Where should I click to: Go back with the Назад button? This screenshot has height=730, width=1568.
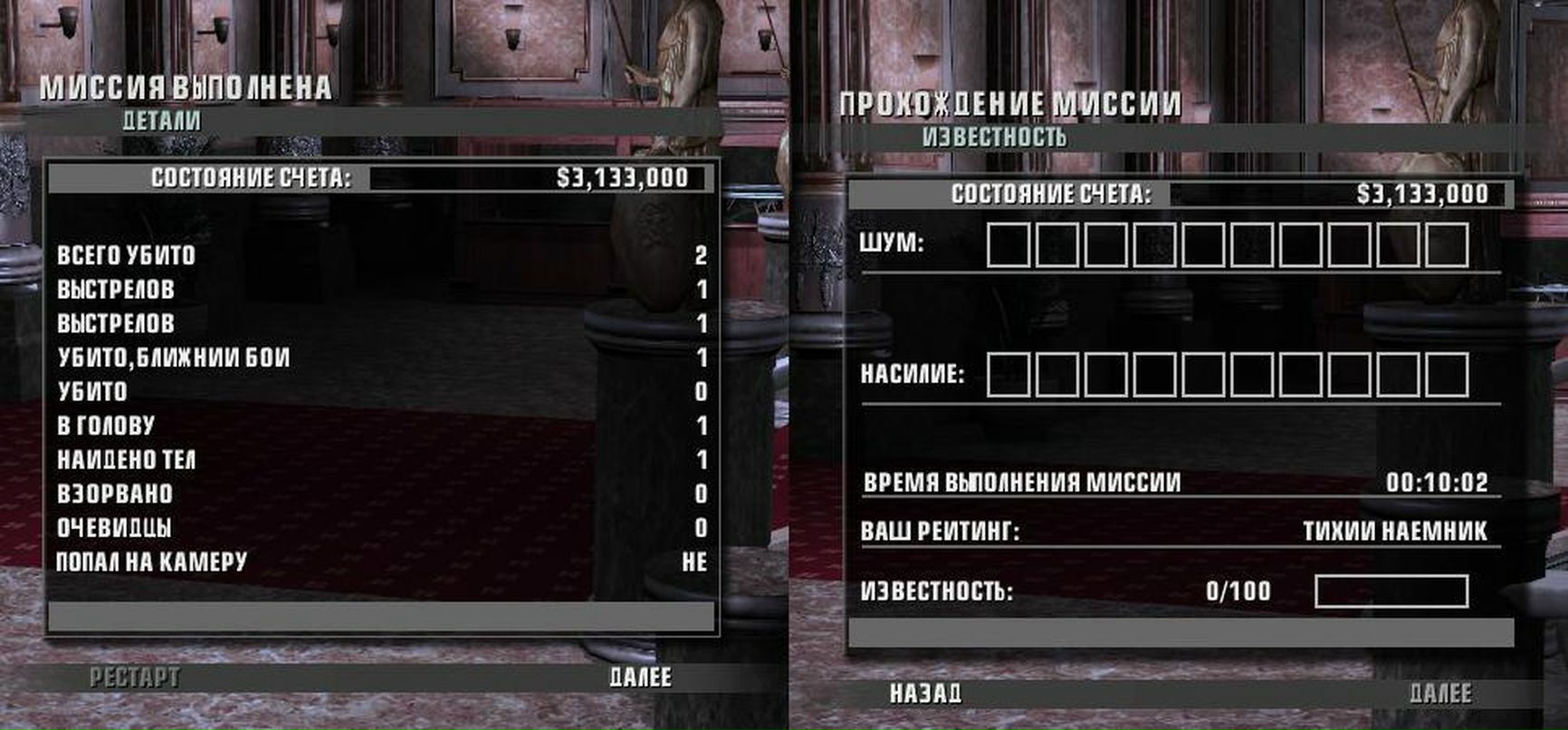tap(925, 694)
